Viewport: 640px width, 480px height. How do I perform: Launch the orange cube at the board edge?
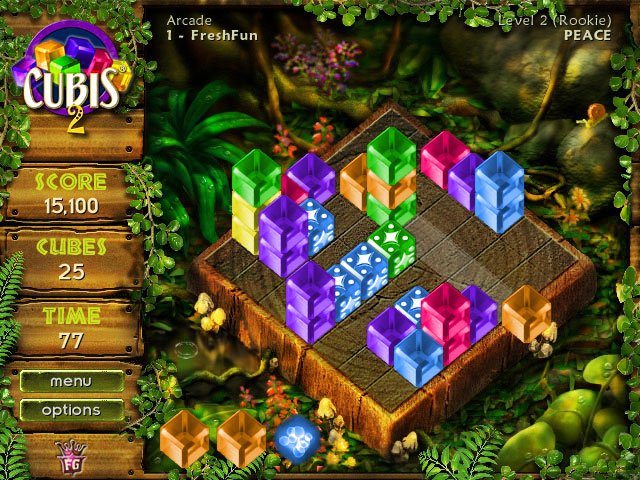coord(524,313)
